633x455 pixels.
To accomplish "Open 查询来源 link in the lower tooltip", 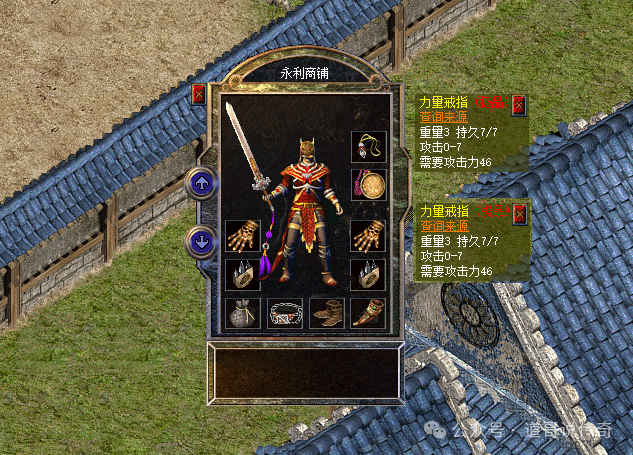I will 440,226.
